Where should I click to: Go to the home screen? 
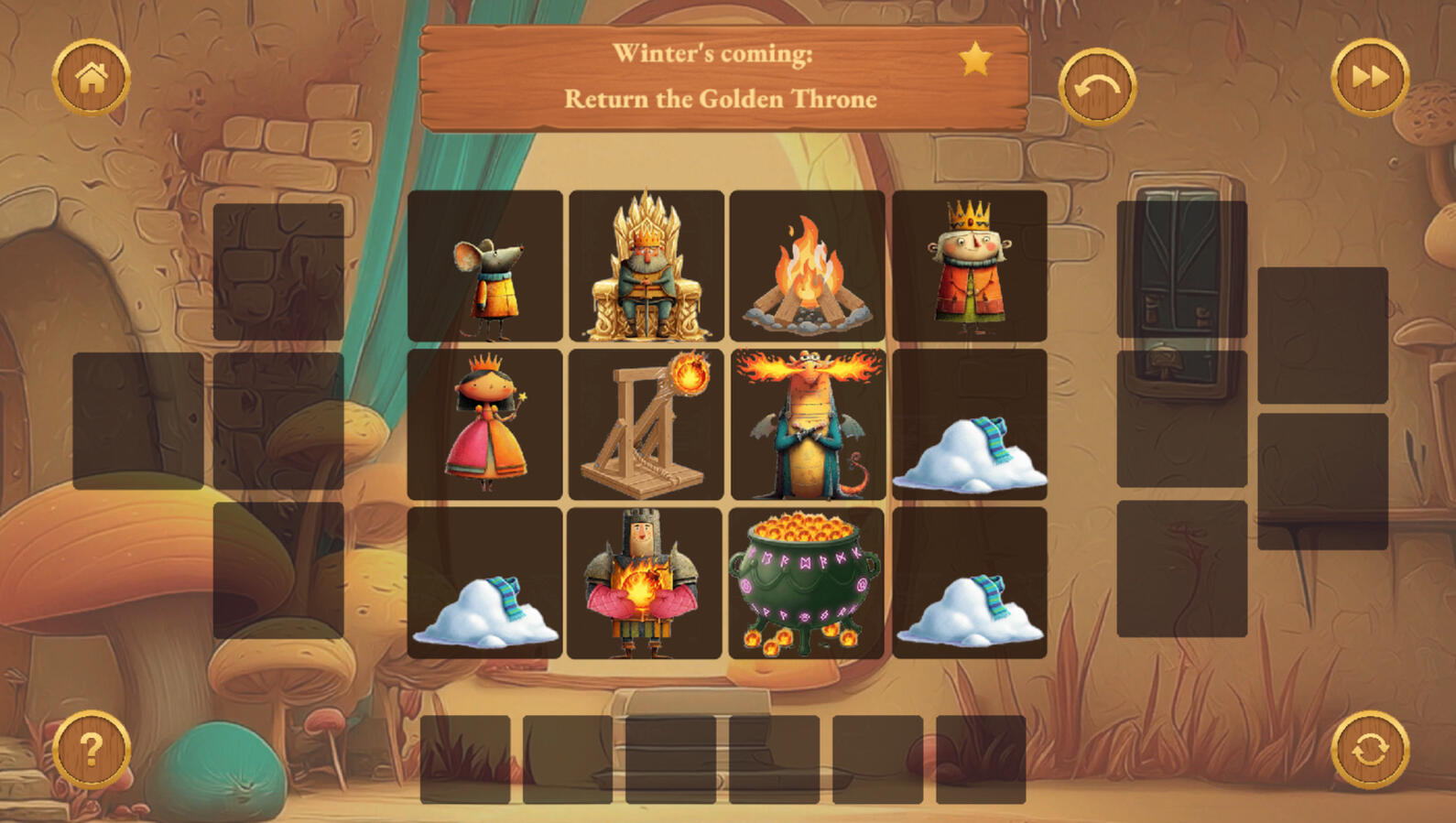click(x=92, y=78)
